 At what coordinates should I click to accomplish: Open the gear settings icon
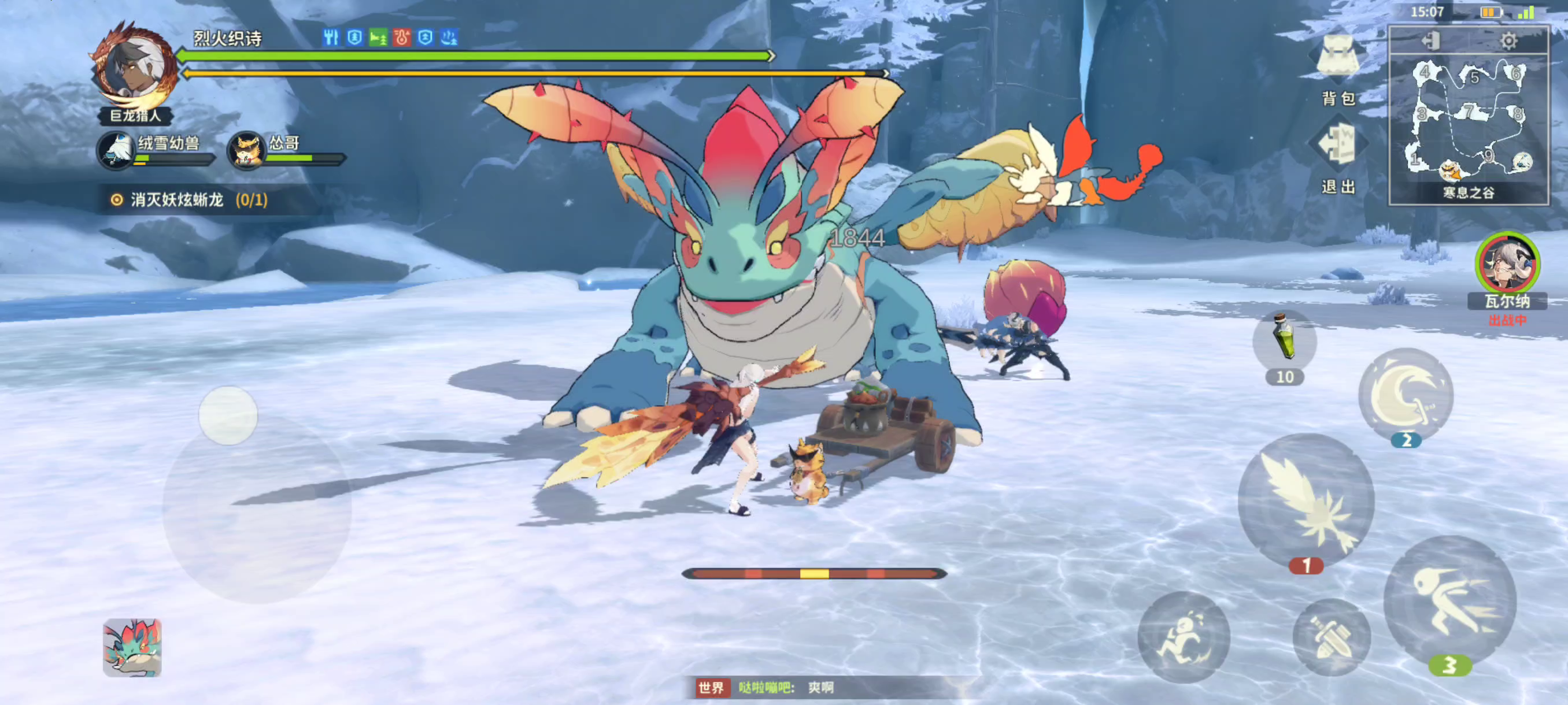click(x=1508, y=41)
